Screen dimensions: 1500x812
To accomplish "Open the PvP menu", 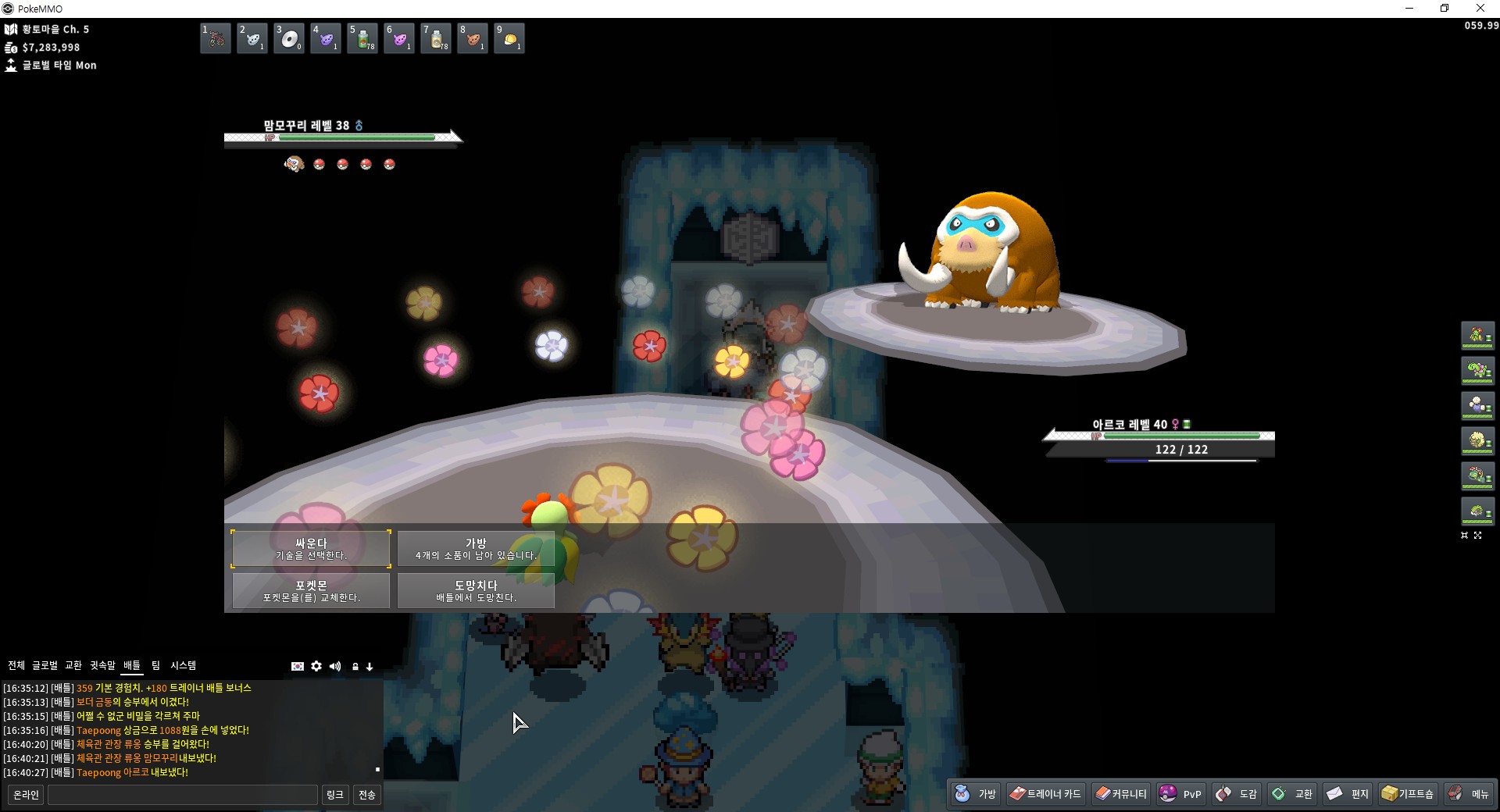I will [x=1180, y=794].
